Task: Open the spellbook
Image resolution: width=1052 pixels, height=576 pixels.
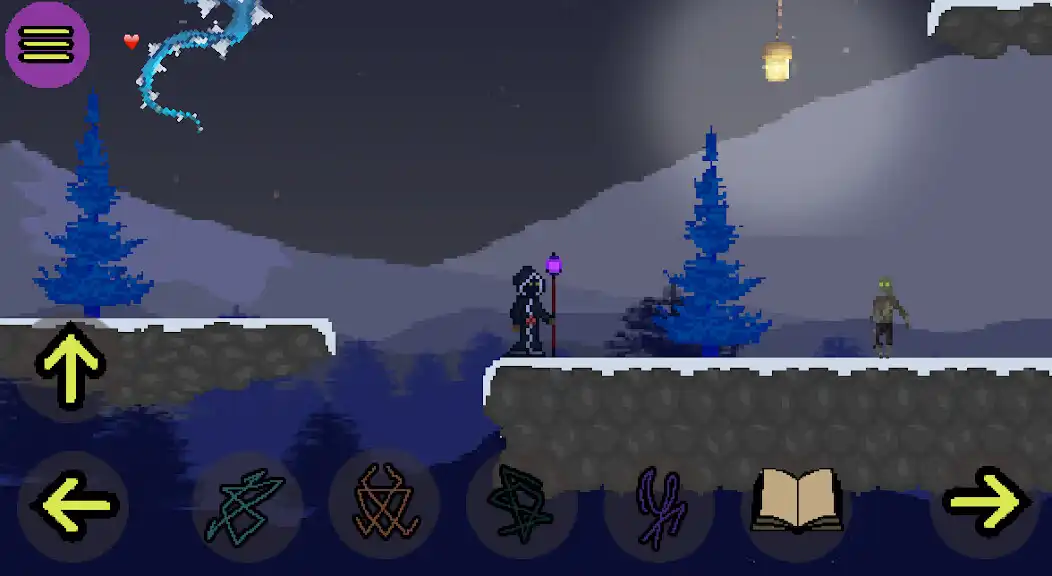Action: click(797, 503)
